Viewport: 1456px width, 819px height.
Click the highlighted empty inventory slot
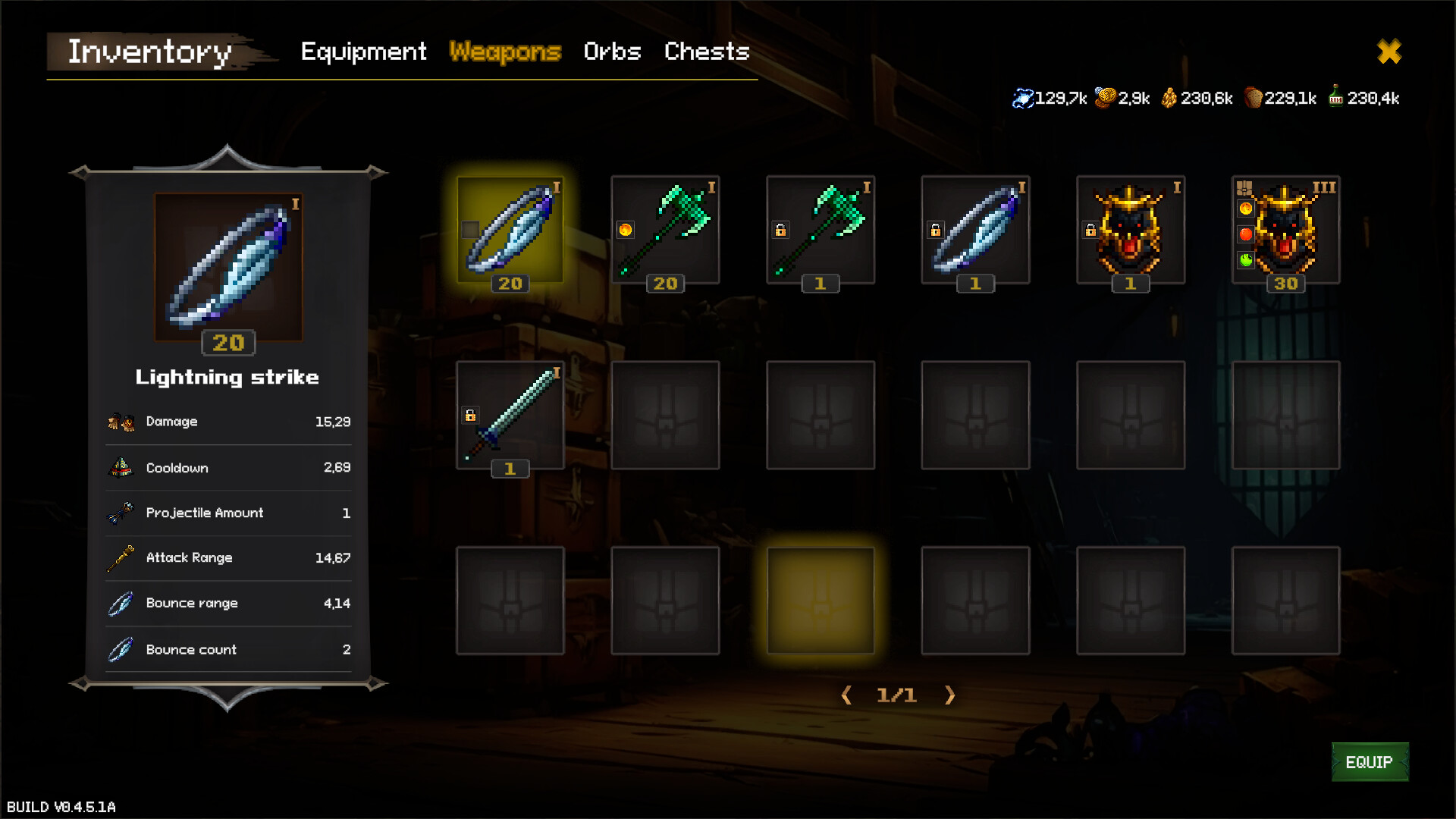[820, 600]
